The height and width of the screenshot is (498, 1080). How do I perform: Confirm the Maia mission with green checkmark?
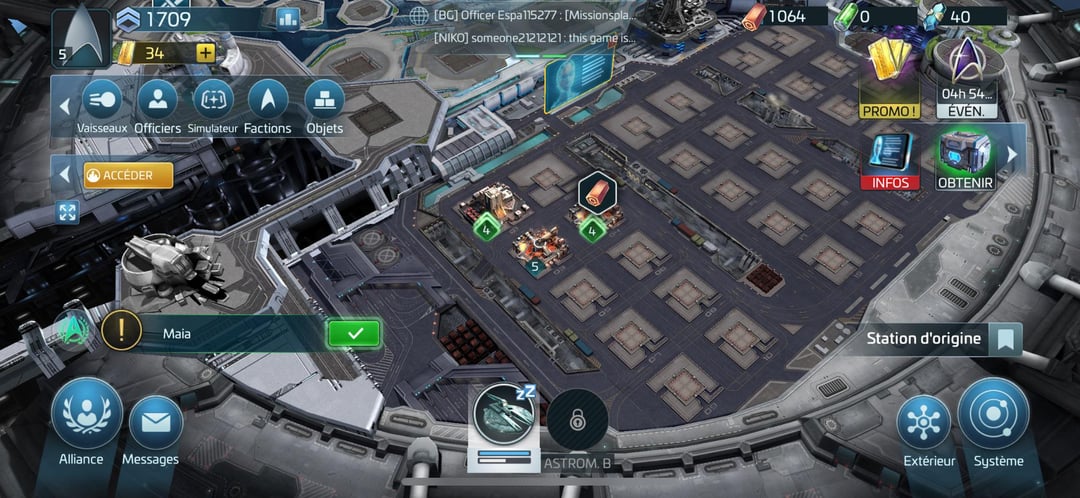coord(354,333)
